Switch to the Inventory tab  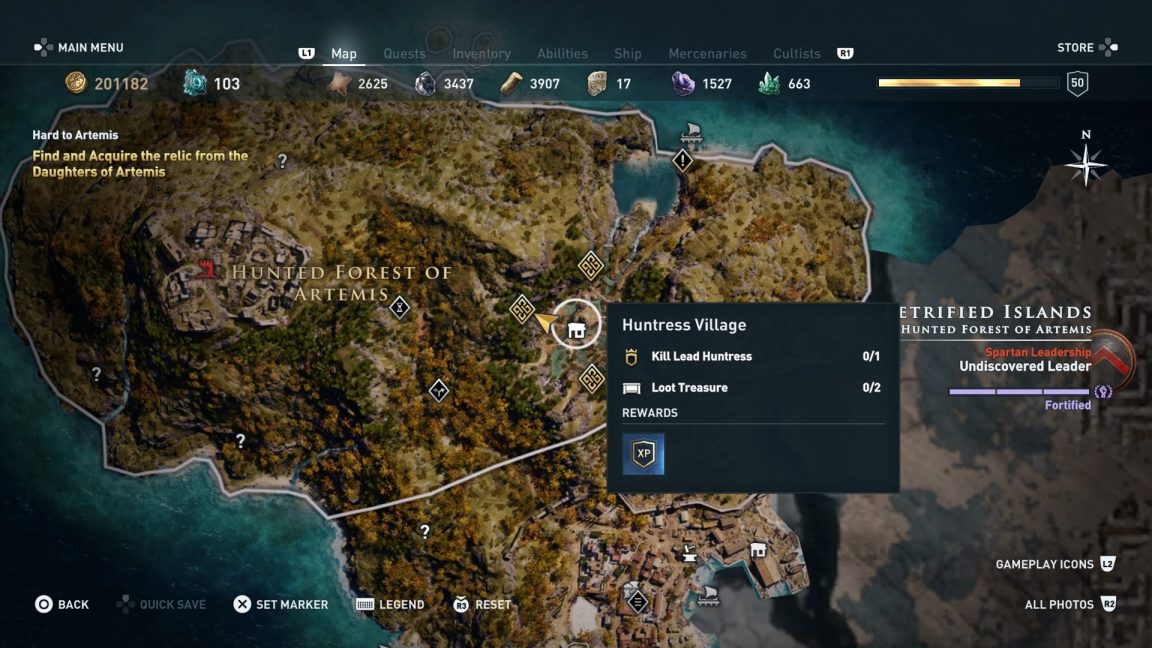coord(481,54)
